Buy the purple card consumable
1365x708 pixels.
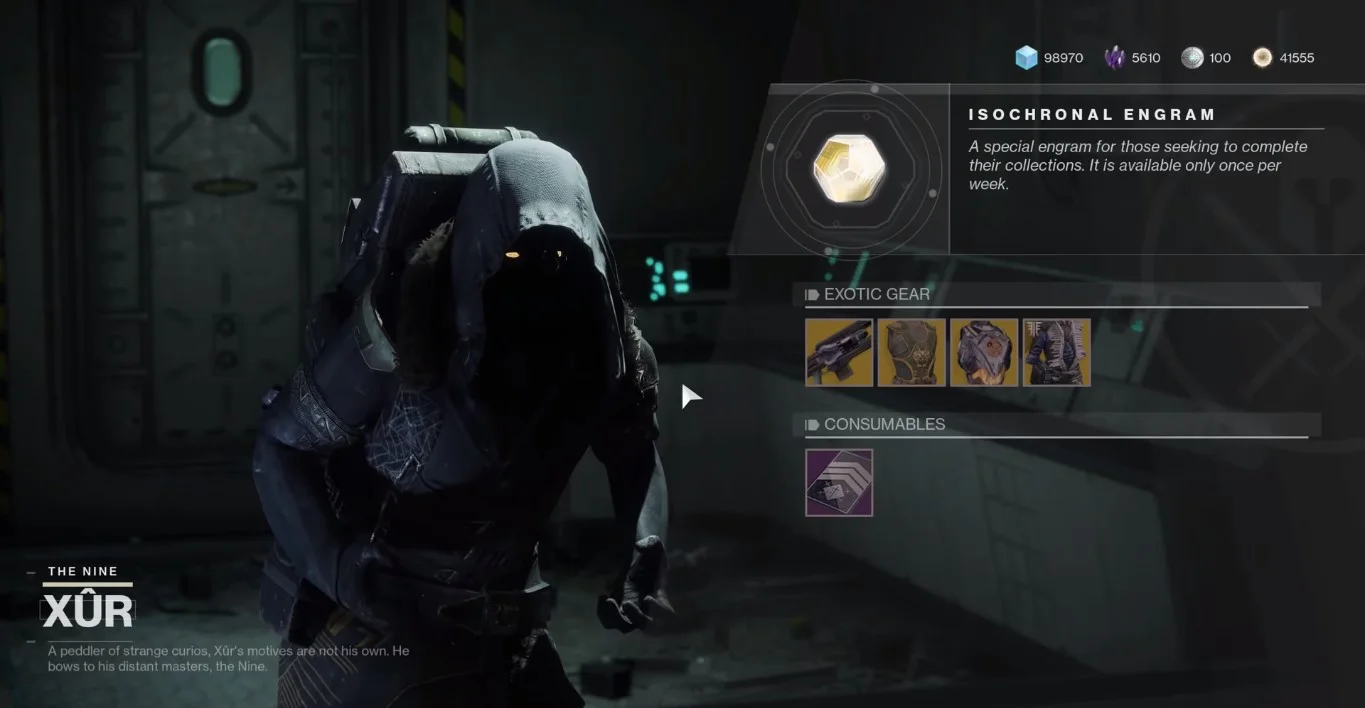839,483
